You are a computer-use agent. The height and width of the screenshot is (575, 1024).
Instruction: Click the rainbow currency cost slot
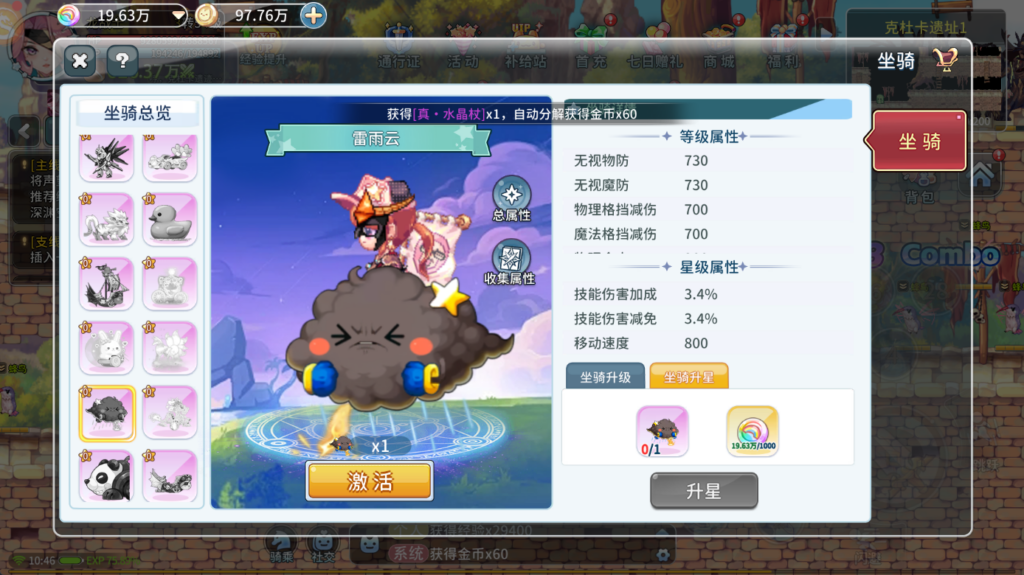pos(753,431)
